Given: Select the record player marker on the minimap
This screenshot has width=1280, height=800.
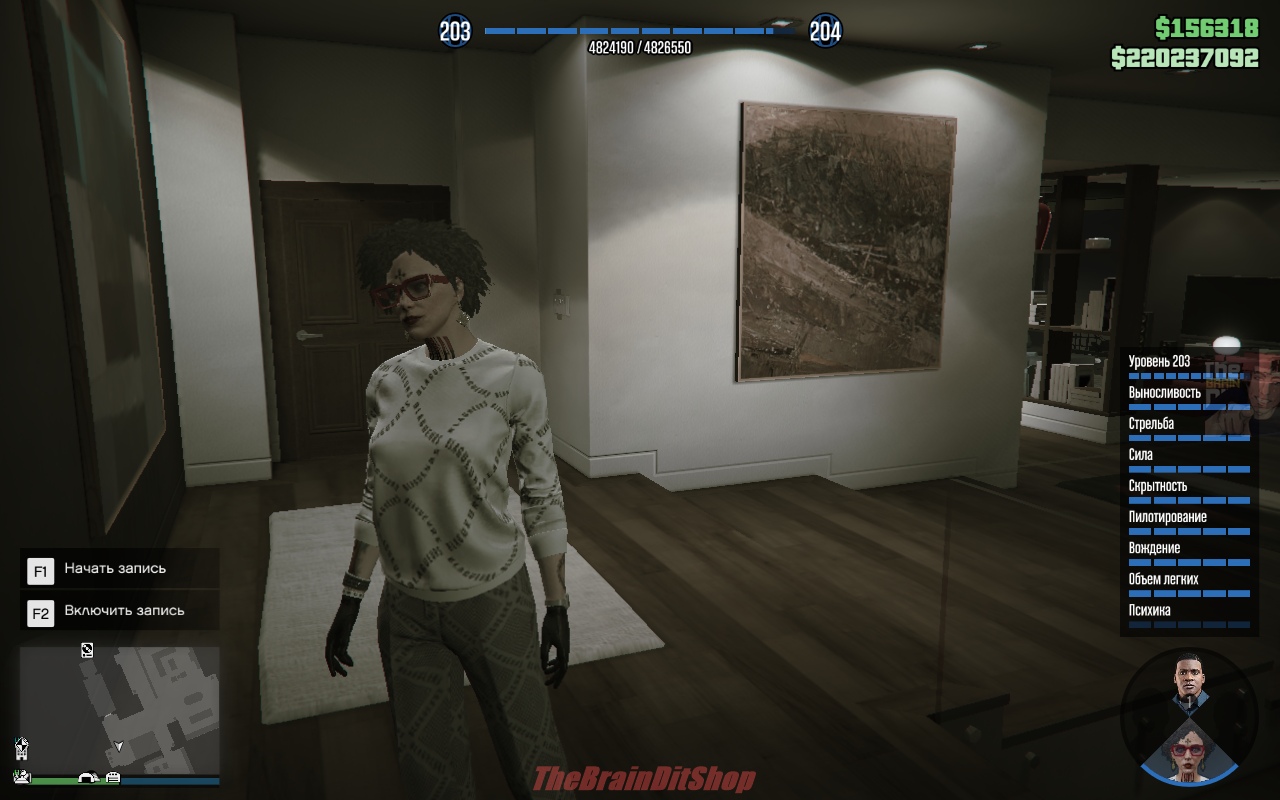Looking at the screenshot, I should click(x=87, y=650).
